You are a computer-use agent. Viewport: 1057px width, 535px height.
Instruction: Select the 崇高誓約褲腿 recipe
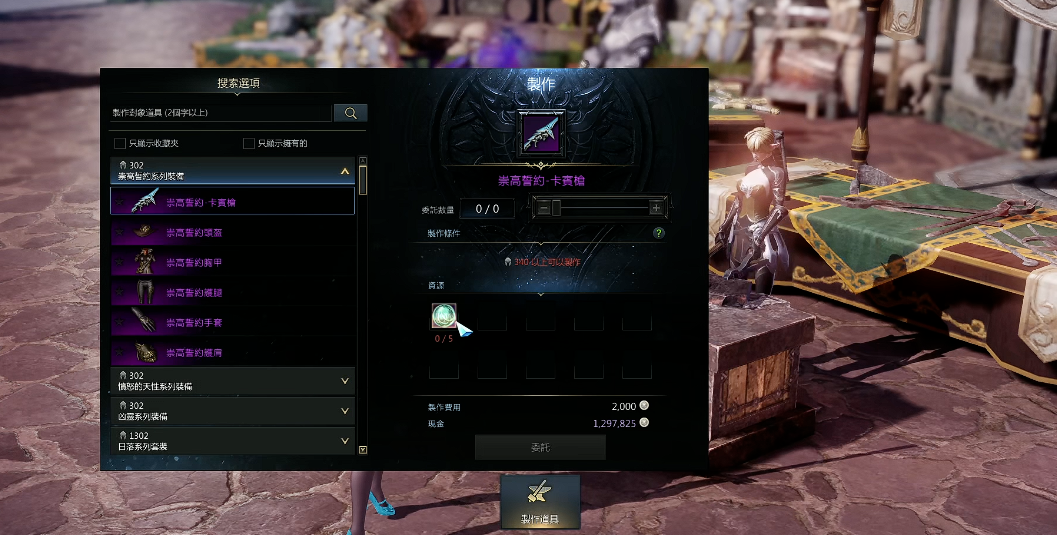point(232,292)
